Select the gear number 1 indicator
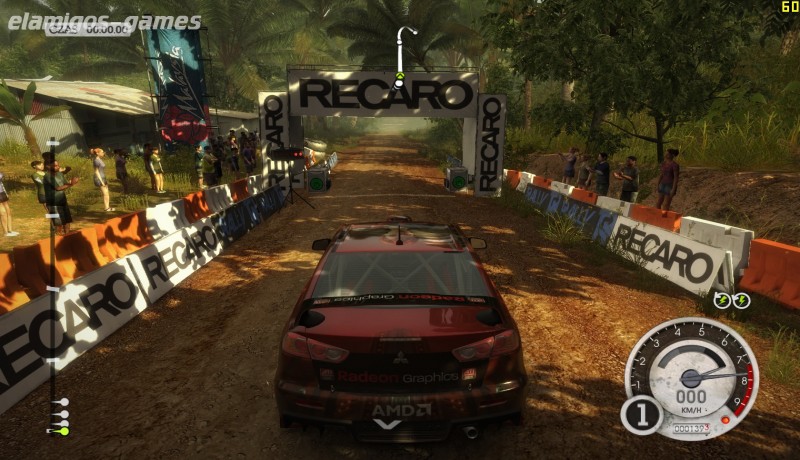Image resolution: width=800 pixels, height=460 pixels. 641,414
